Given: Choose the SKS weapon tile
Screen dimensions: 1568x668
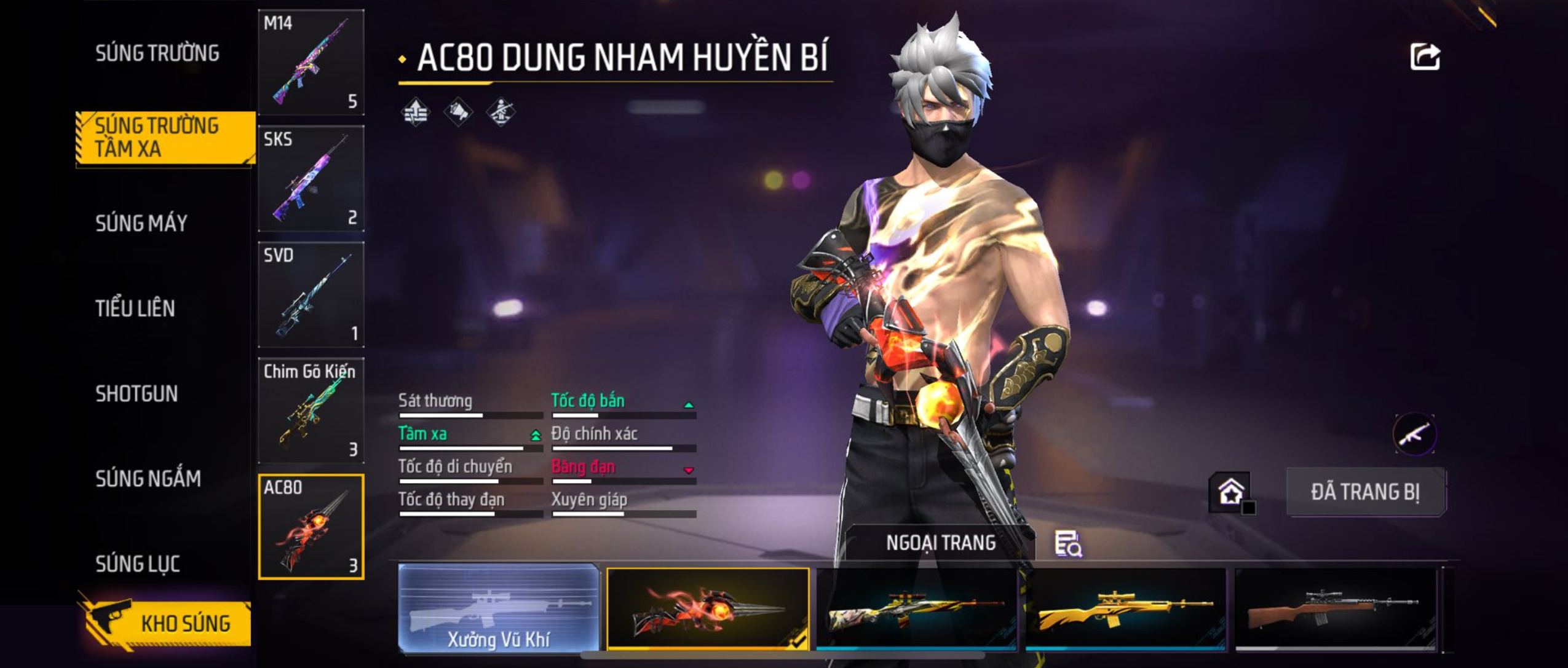Looking at the screenshot, I should (x=311, y=178).
